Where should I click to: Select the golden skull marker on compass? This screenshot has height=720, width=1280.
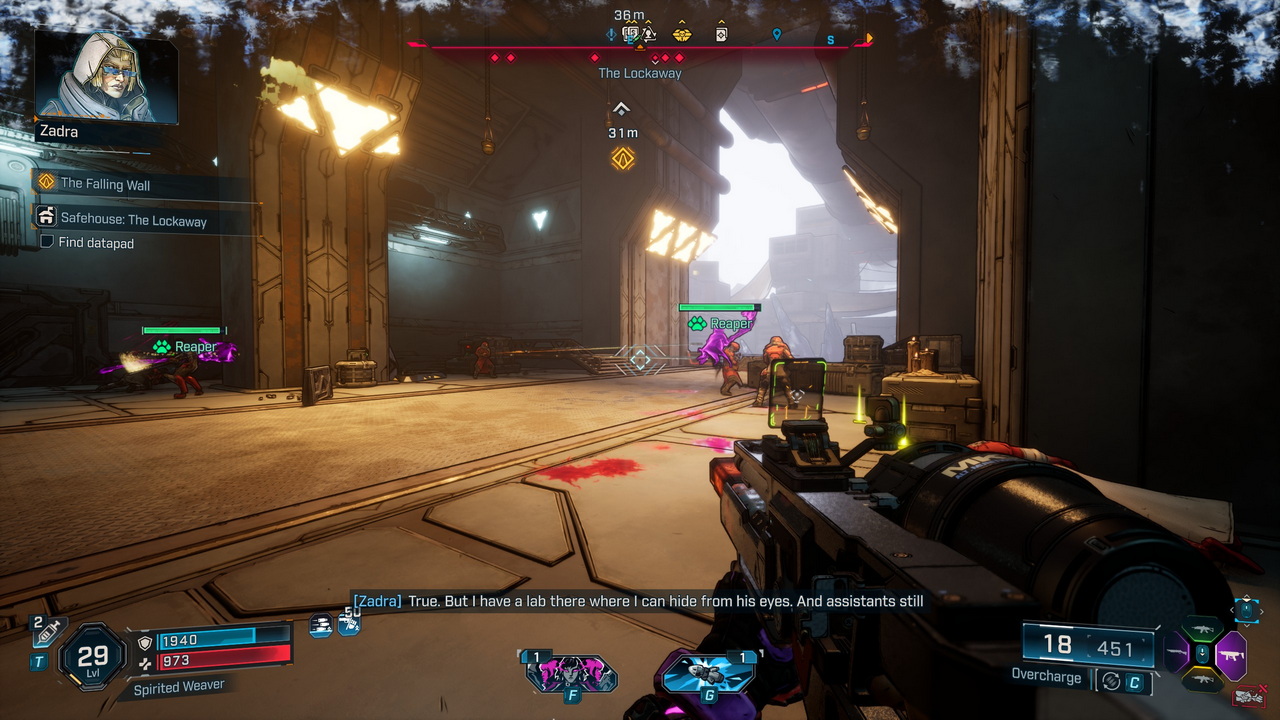point(682,35)
